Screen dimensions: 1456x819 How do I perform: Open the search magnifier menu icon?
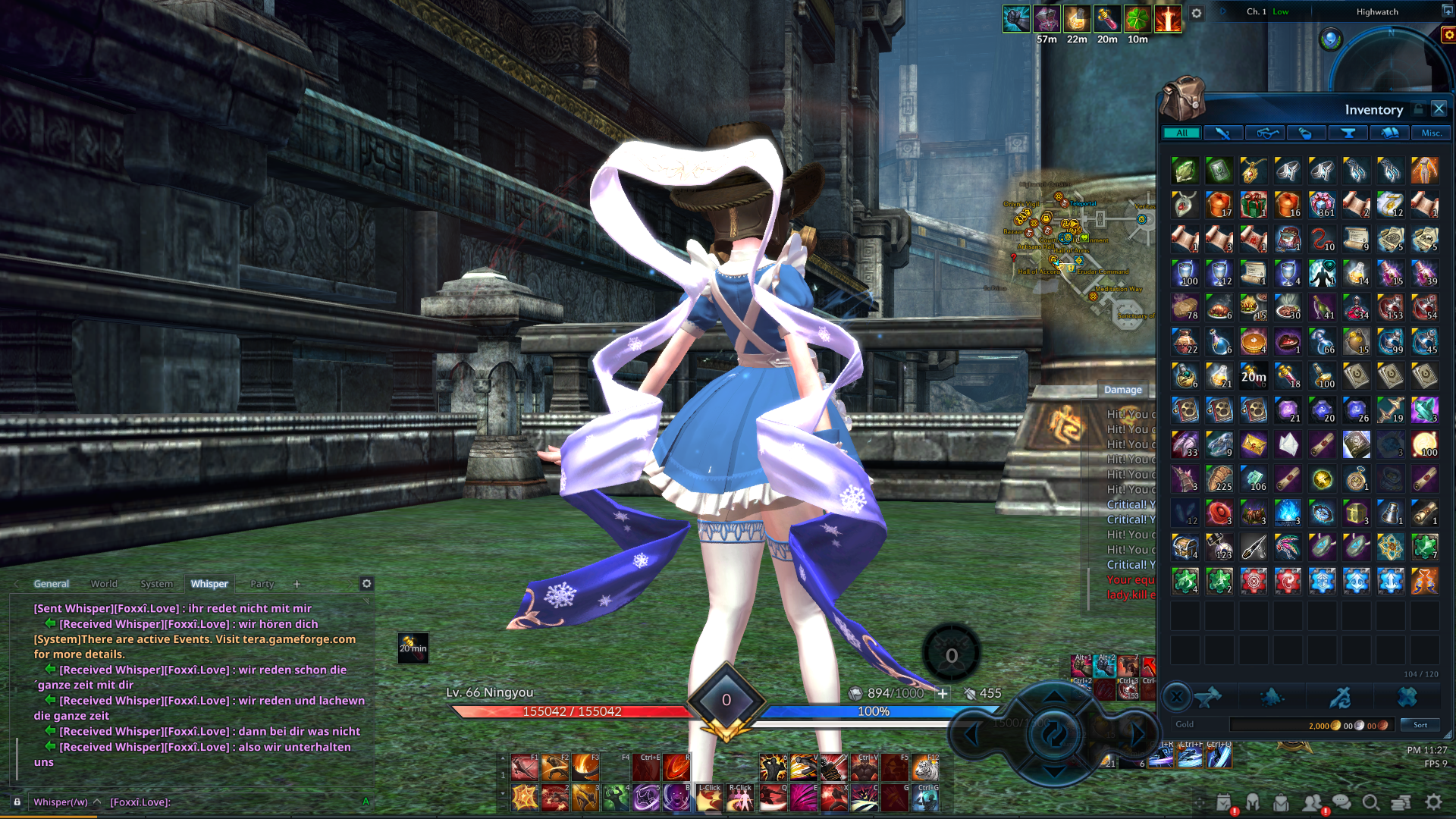pos(1370,802)
